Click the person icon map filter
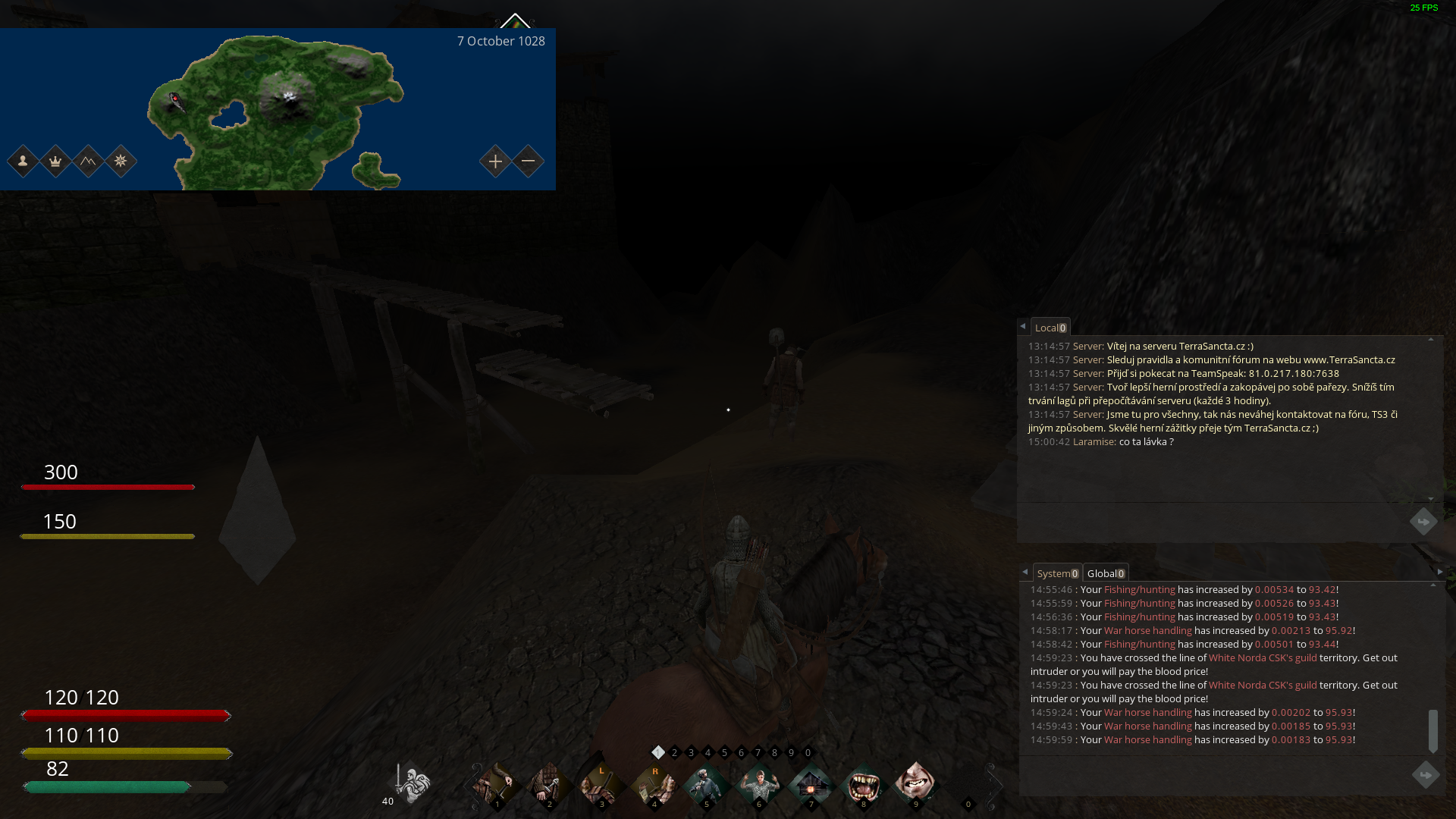The width and height of the screenshot is (1456, 819). [x=23, y=162]
